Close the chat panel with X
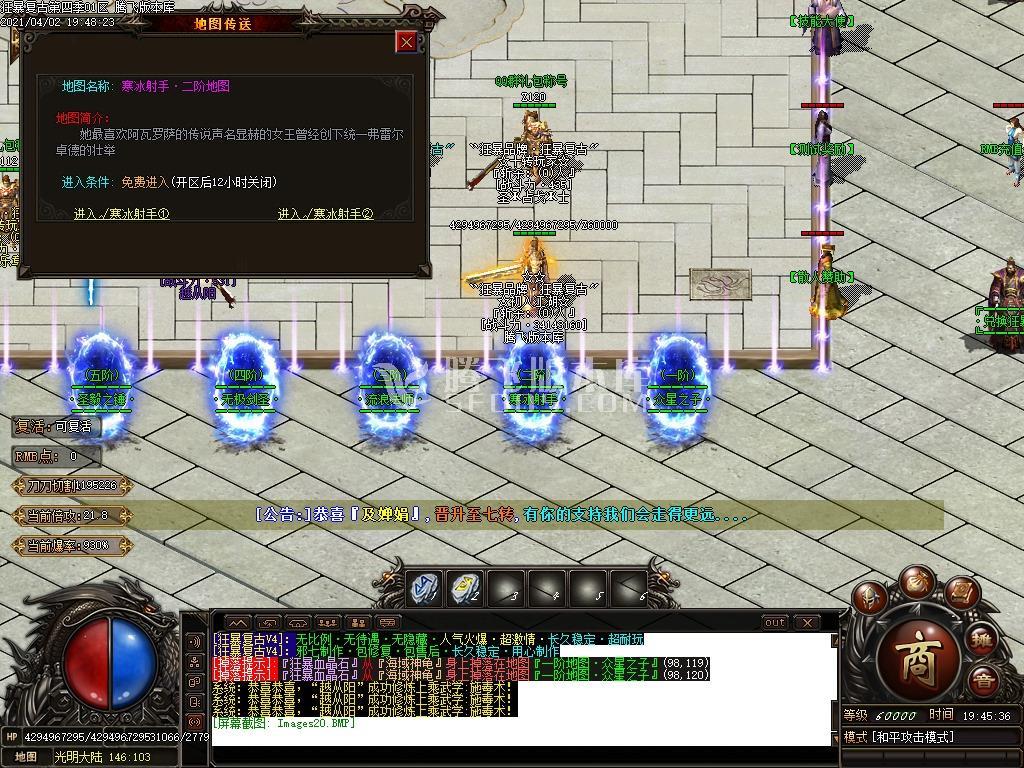The width and height of the screenshot is (1024, 768). coord(808,622)
